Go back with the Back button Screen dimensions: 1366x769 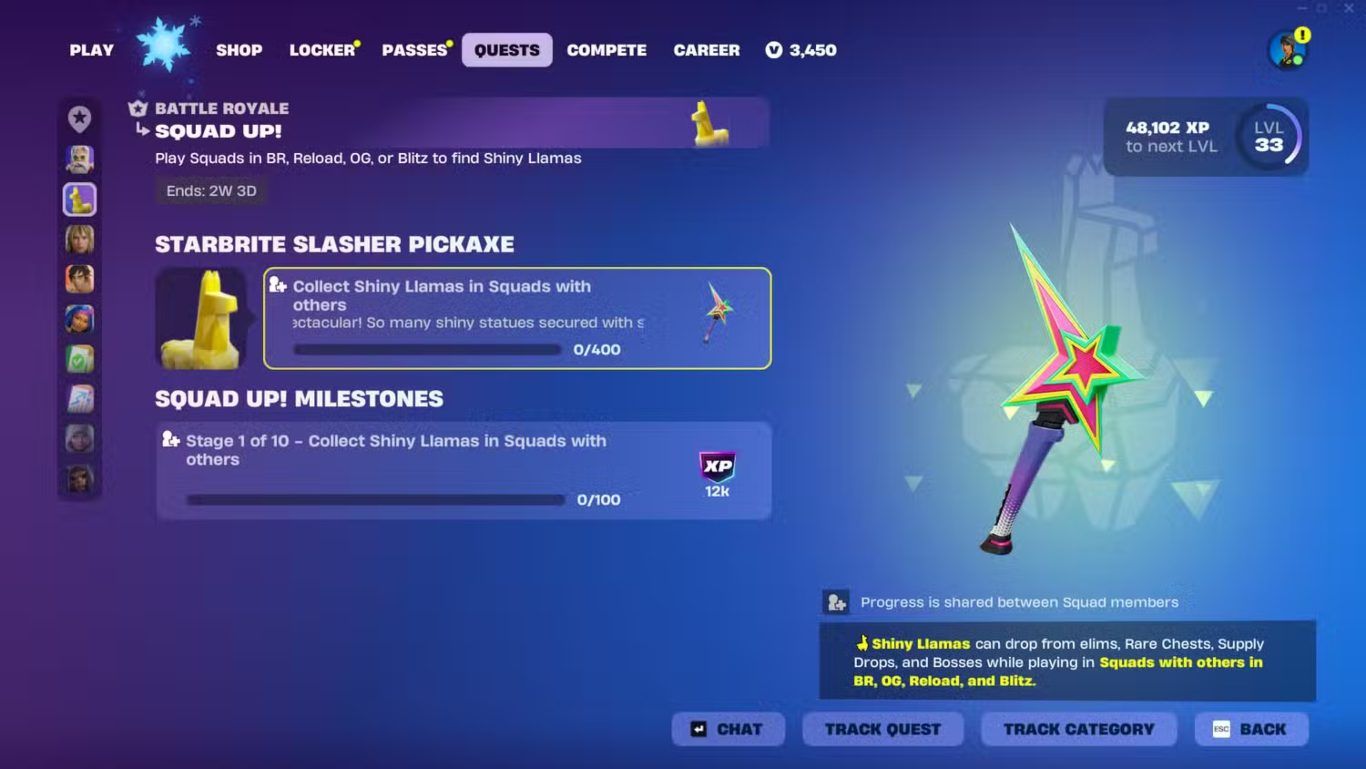[x=1251, y=729]
